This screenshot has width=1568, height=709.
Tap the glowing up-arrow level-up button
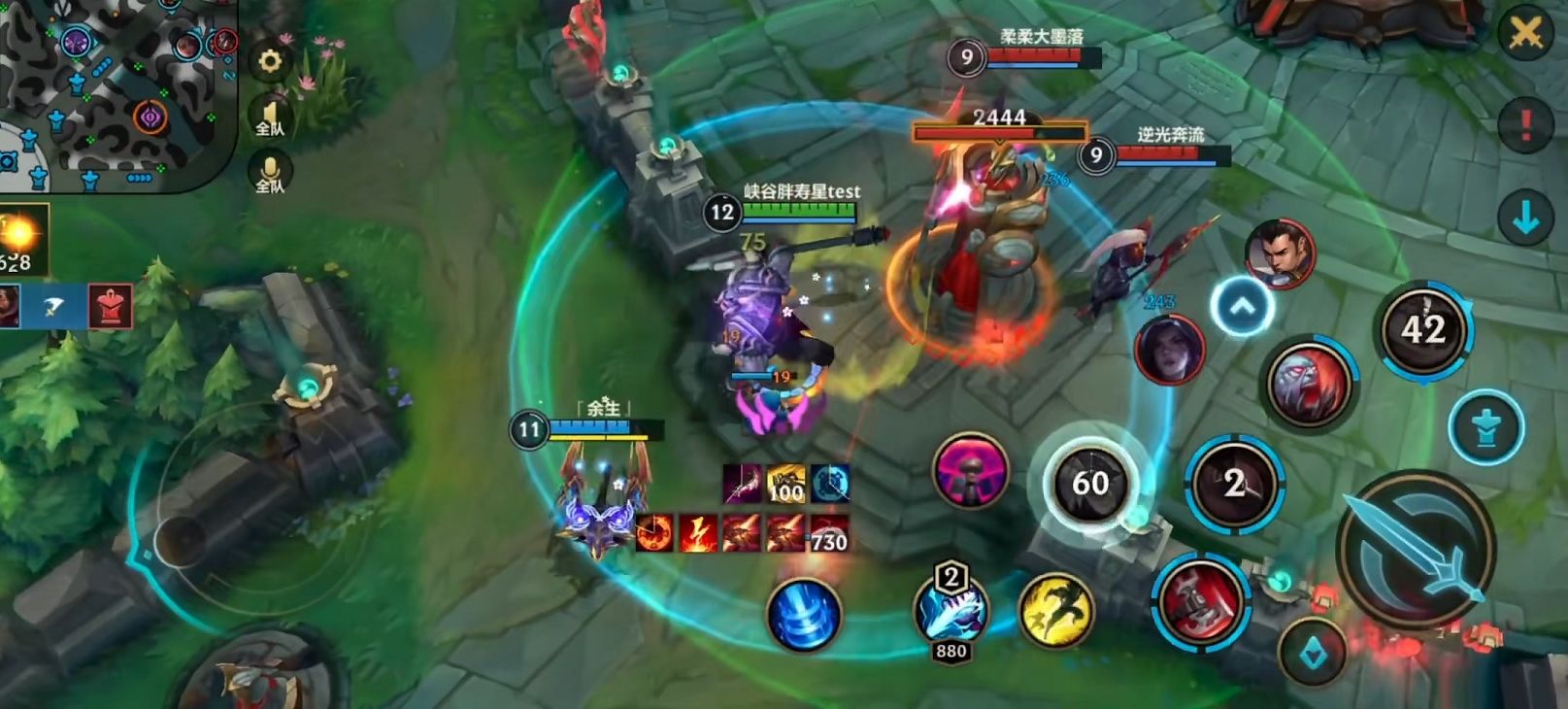coord(1242,307)
